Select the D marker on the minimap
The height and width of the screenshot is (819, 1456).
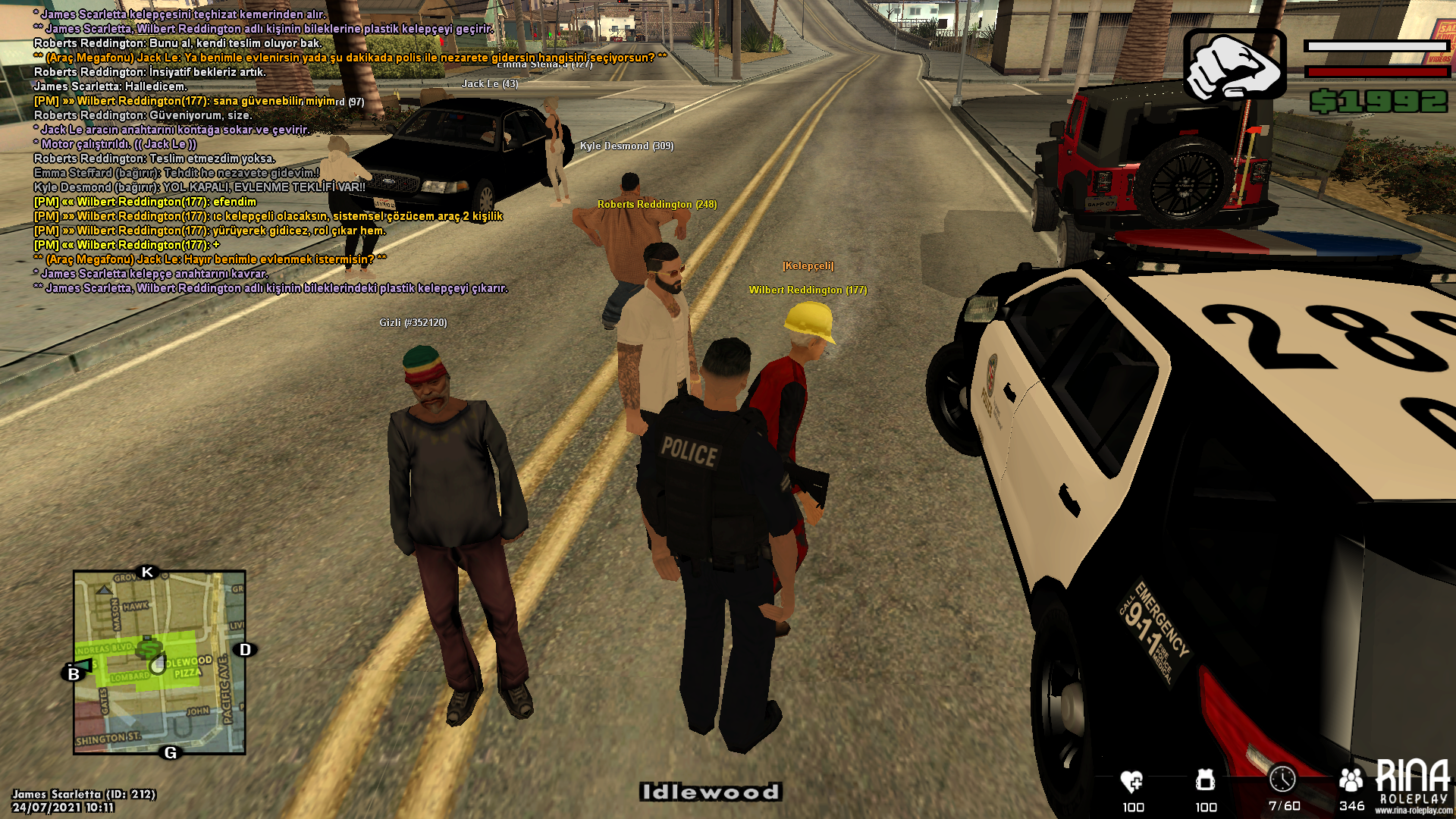point(245,650)
